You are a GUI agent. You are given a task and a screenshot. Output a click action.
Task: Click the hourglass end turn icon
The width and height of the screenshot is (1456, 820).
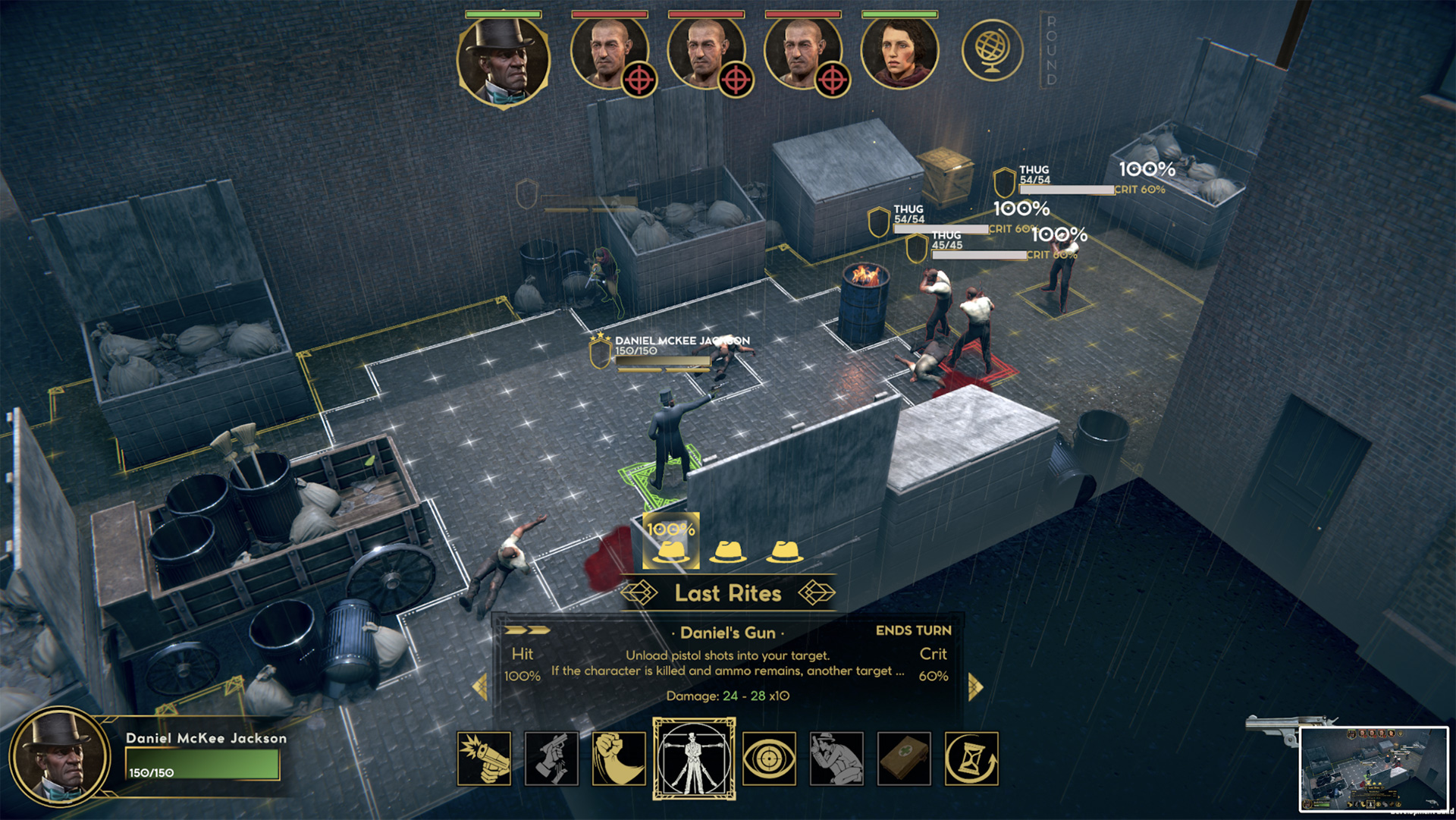pos(971,758)
